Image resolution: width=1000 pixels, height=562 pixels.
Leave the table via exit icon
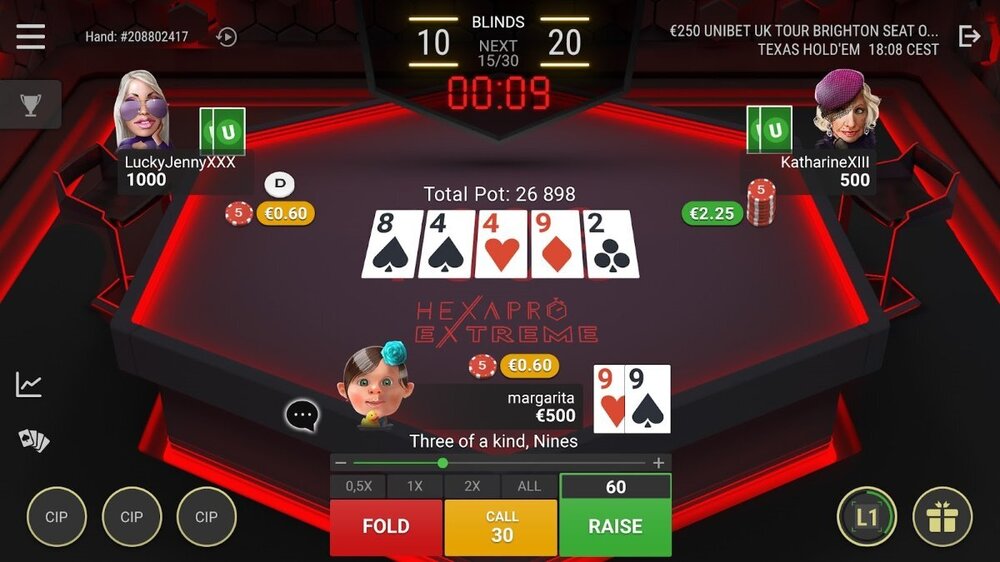pos(969,37)
